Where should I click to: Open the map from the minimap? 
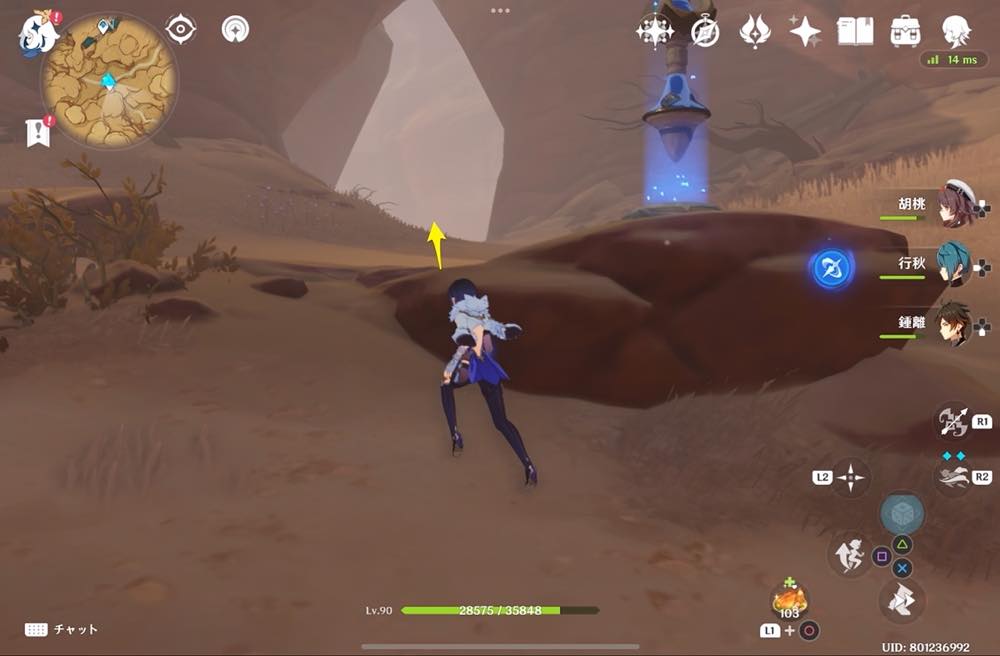point(109,80)
